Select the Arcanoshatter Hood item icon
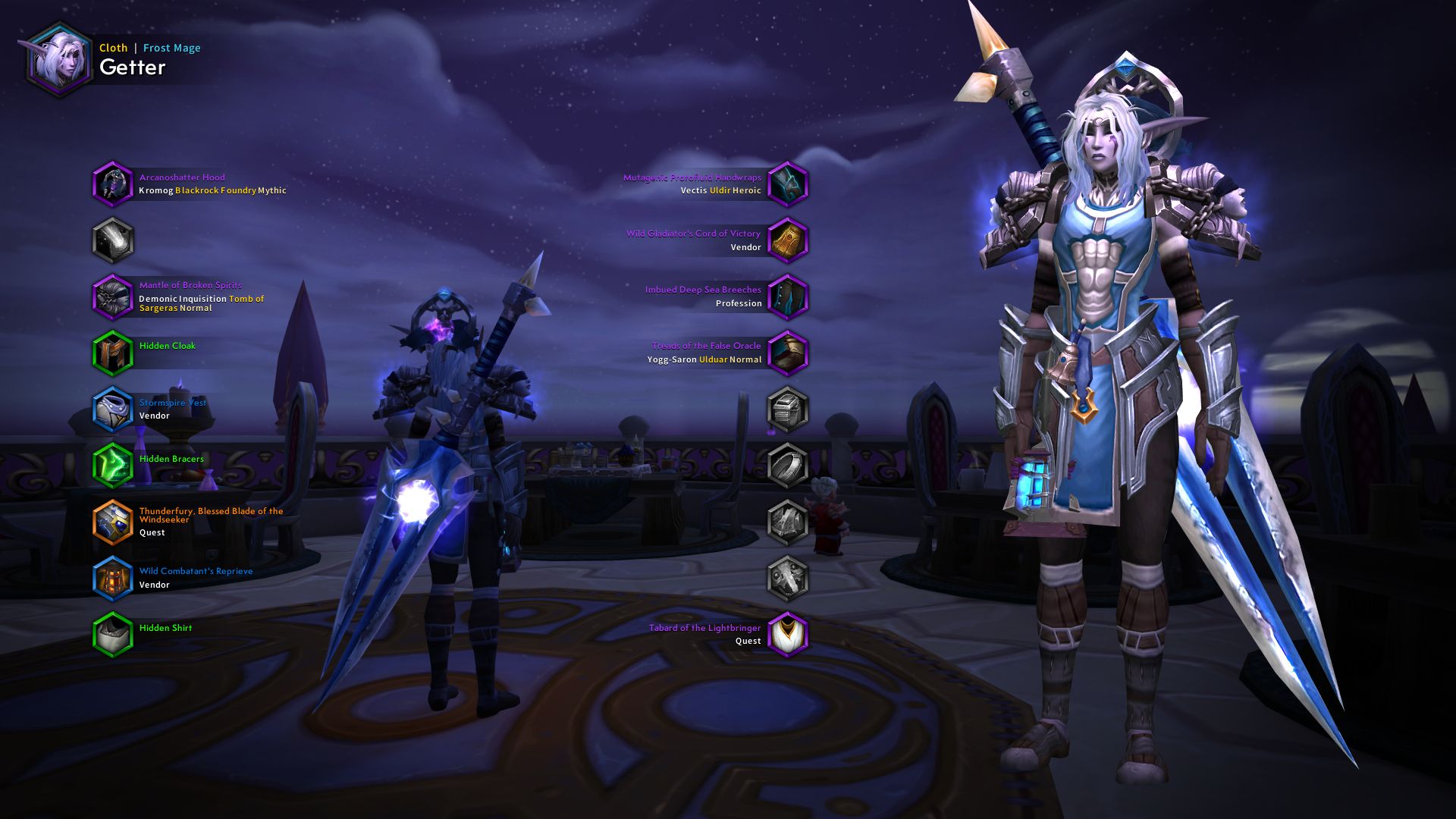Viewport: 1456px width, 819px height. [114, 184]
